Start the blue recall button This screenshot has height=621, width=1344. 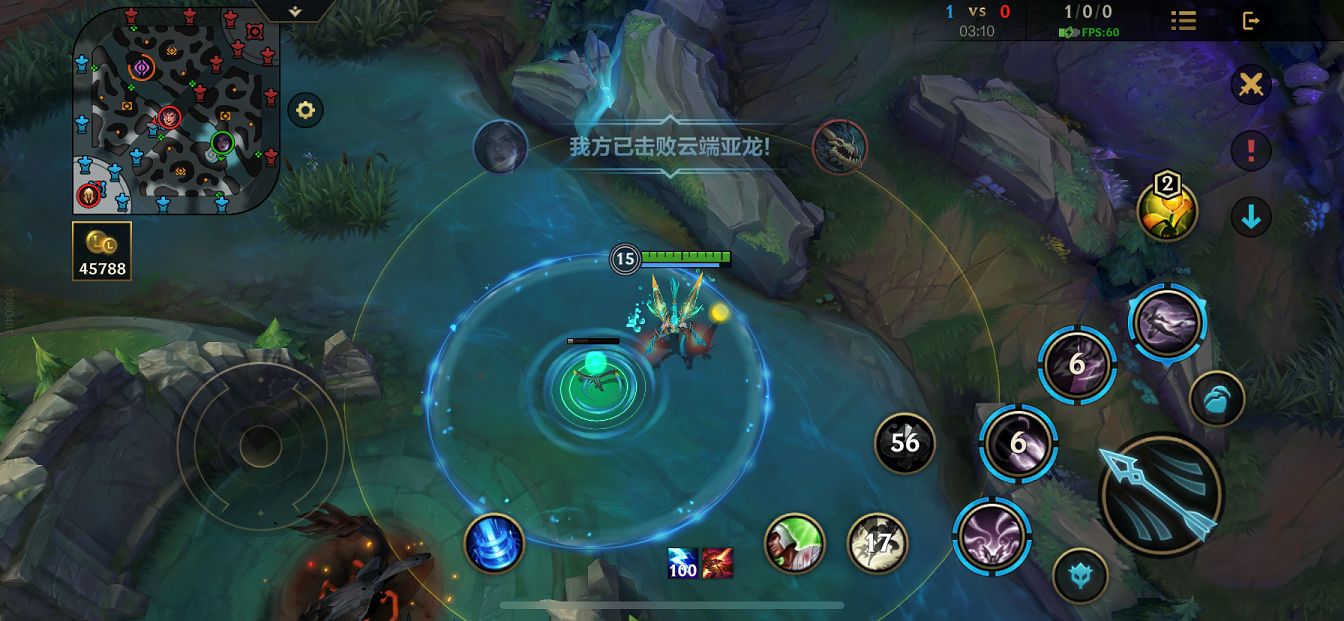pyautogui.click(x=494, y=543)
